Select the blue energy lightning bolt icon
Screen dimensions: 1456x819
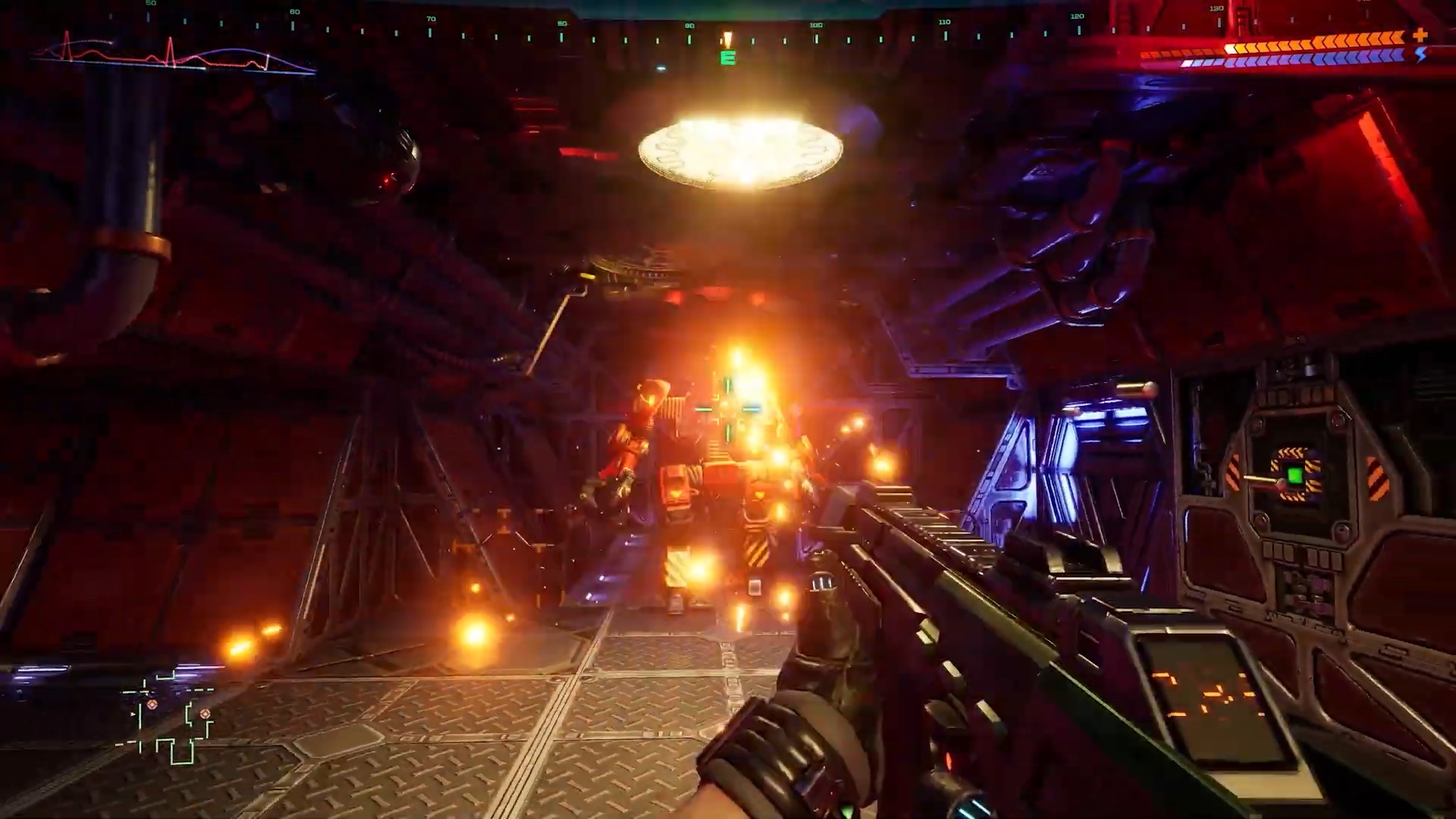pyautogui.click(x=1420, y=55)
